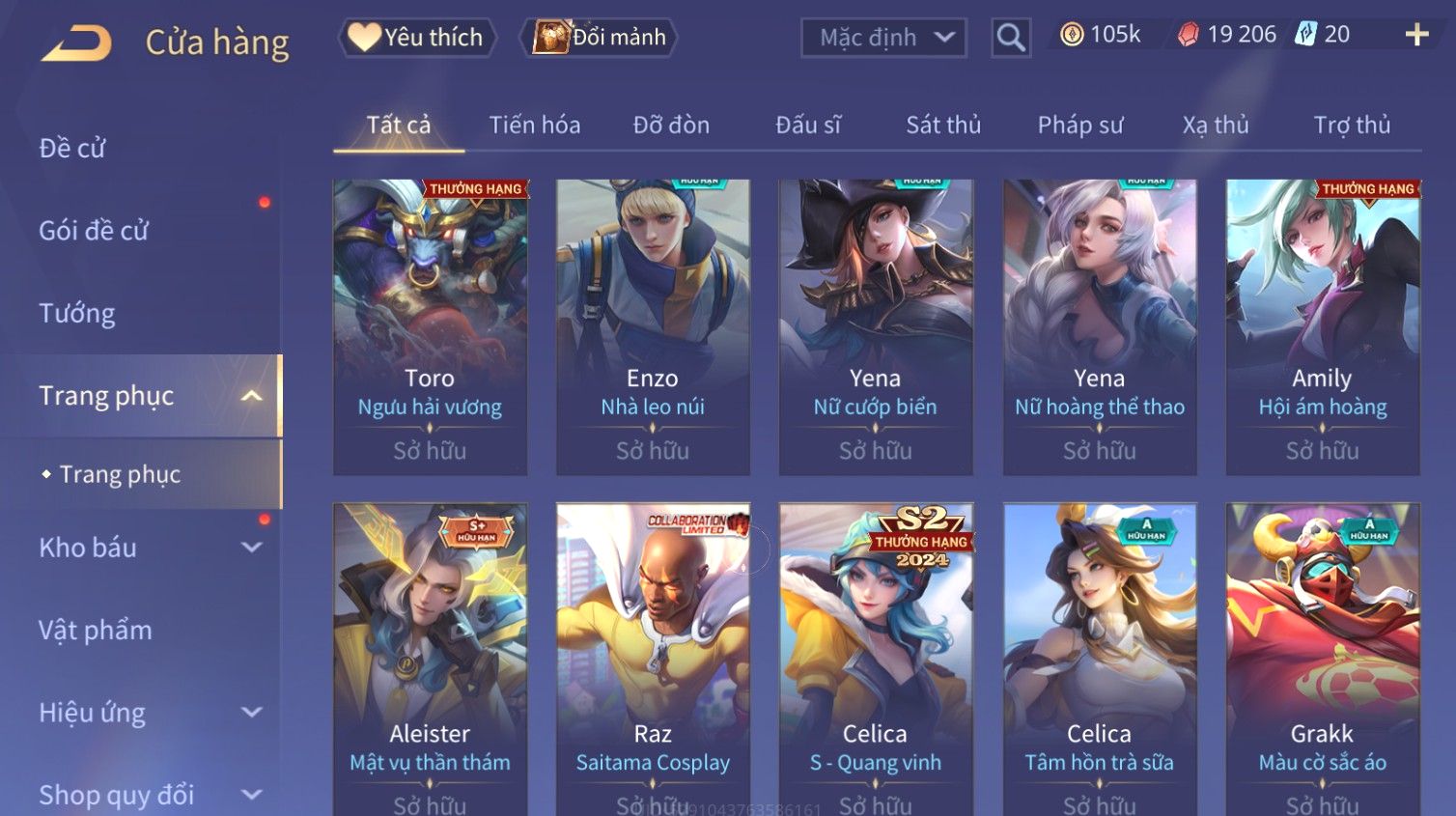Screen dimensions: 1456x816
Task: Select the Toro Ngưu hải vương skin
Action: point(430,326)
